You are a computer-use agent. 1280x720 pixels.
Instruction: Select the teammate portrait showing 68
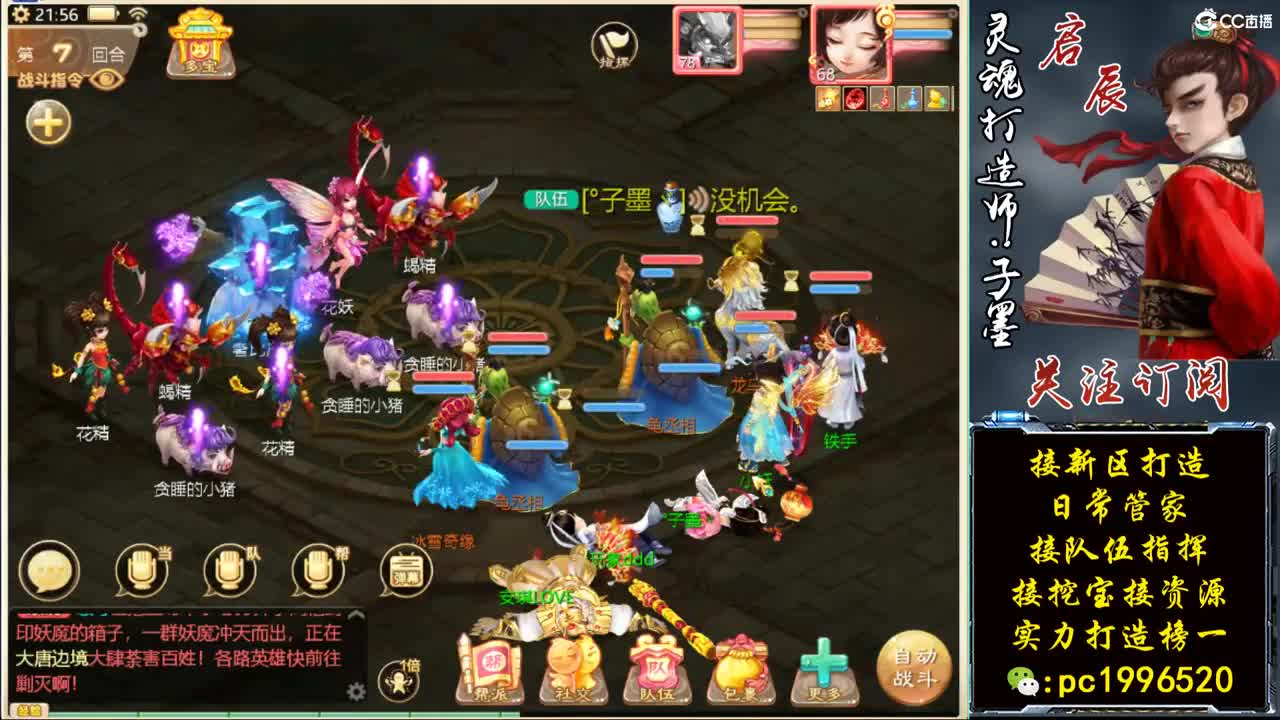pos(853,44)
